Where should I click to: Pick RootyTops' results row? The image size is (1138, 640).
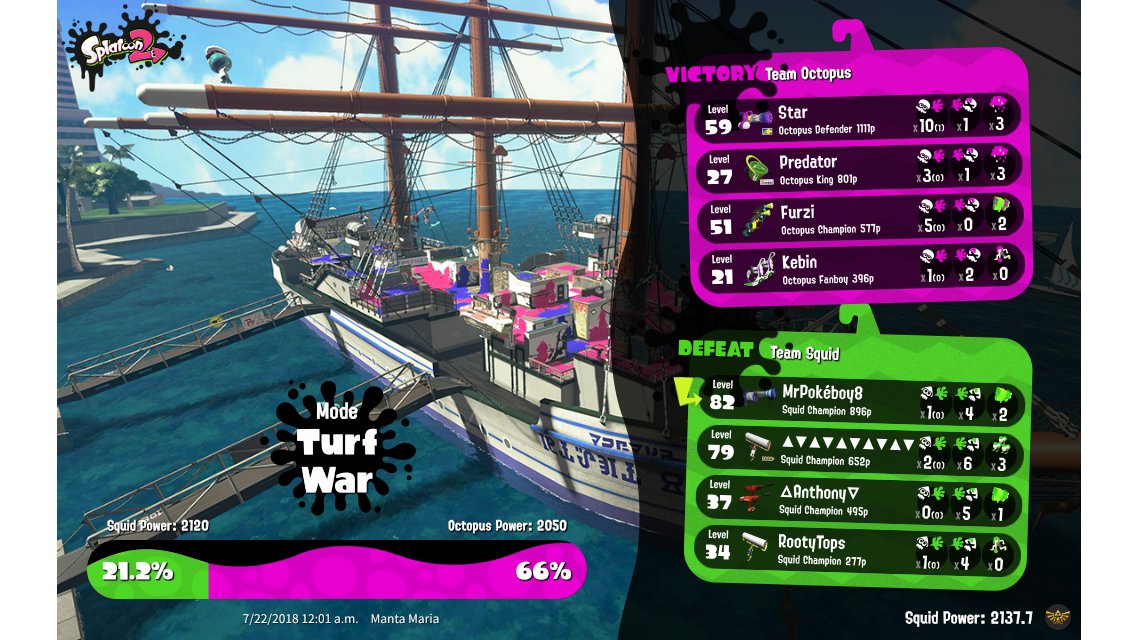click(860, 550)
